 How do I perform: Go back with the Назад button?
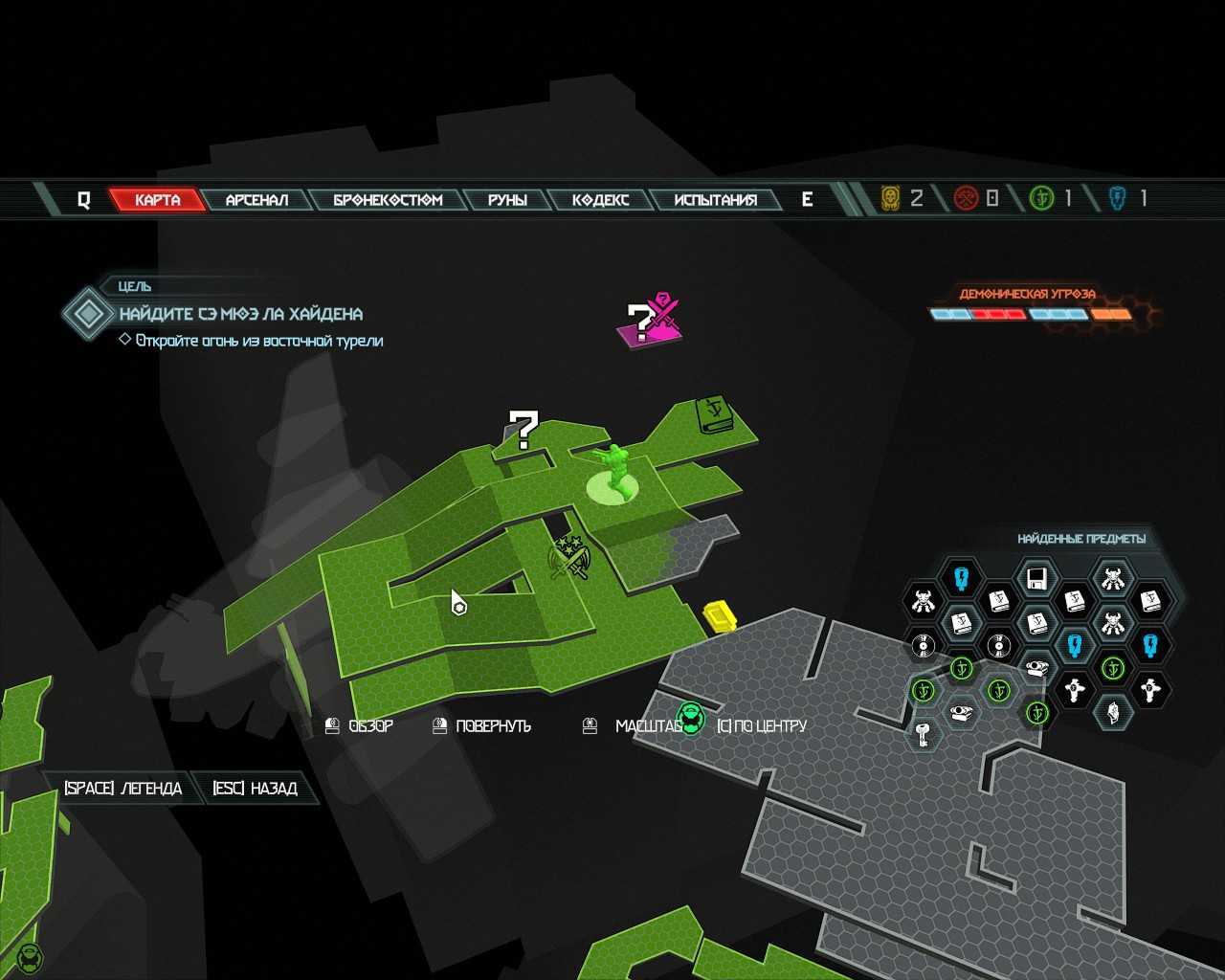point(255,789)
